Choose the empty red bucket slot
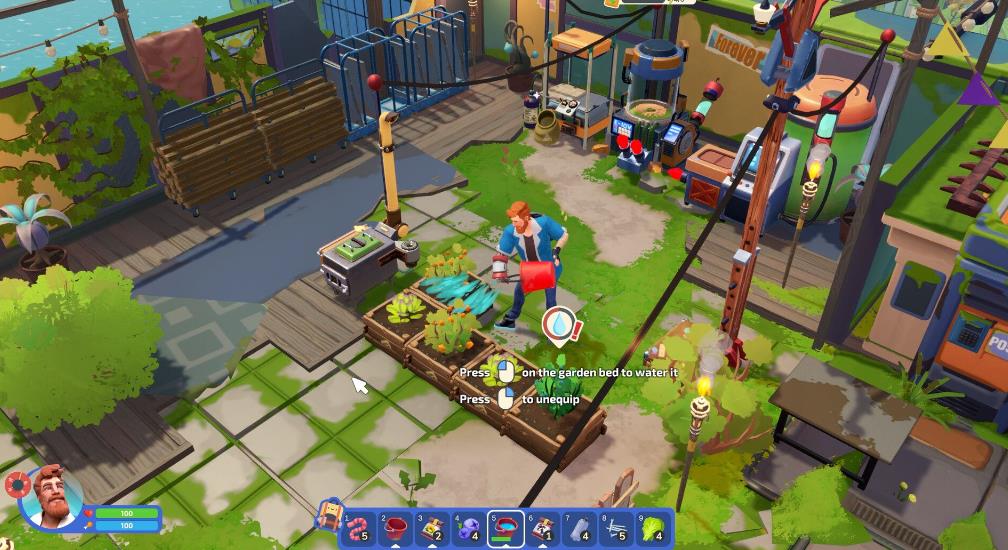This screenshot has height=550, width=1008. click(397, 528)
